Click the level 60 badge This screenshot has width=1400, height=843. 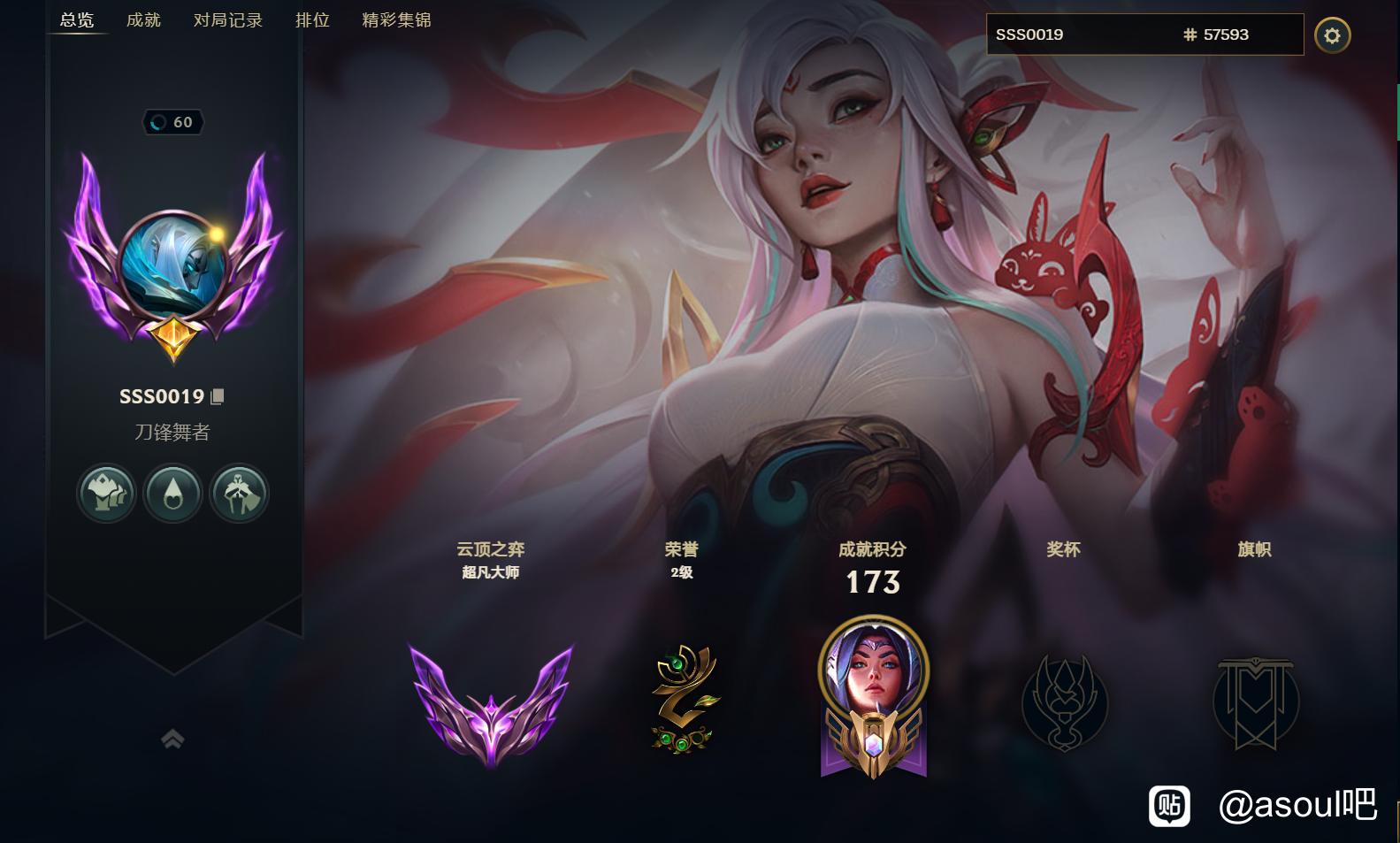click(173, 122)
